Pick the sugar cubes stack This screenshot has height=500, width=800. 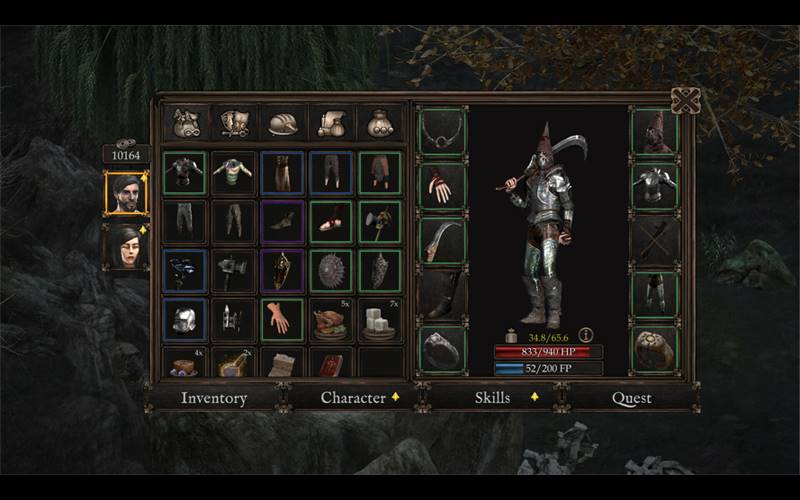pos(380,320)
